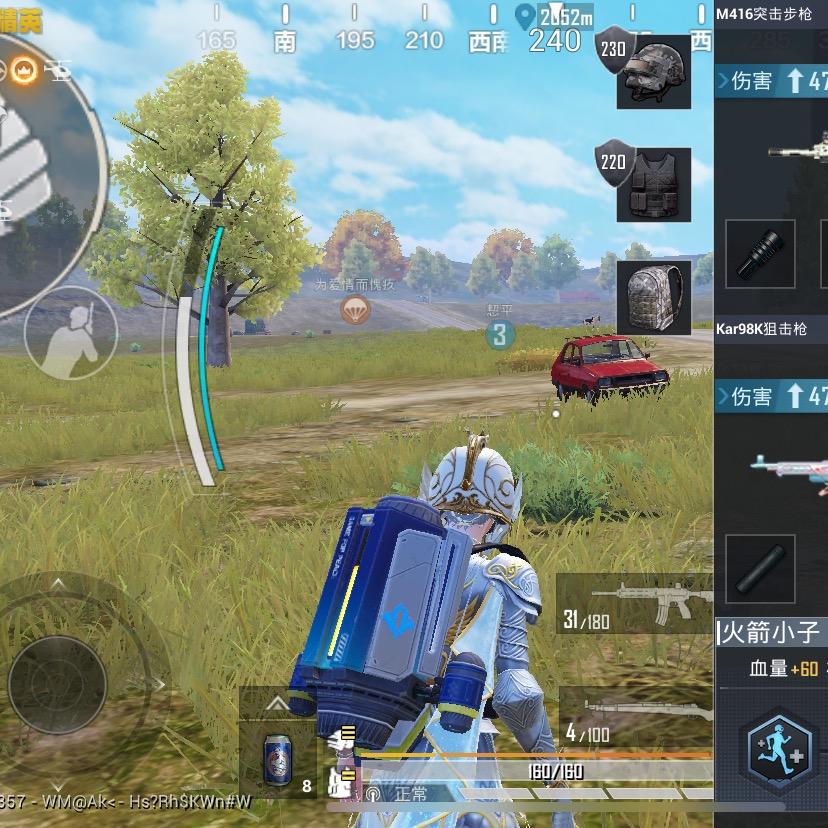
Task: Toggle the standing soldier stance button
Action: pos(71,332)
